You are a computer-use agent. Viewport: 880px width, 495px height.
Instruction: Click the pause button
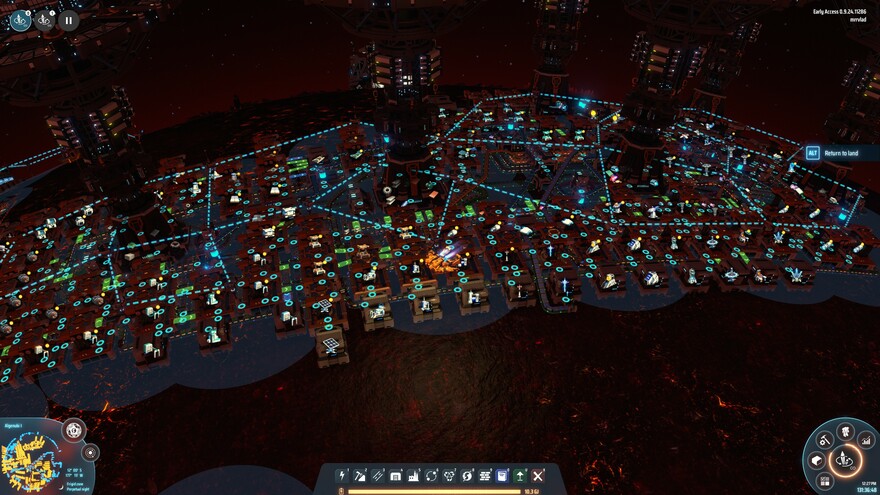point(68,19)
